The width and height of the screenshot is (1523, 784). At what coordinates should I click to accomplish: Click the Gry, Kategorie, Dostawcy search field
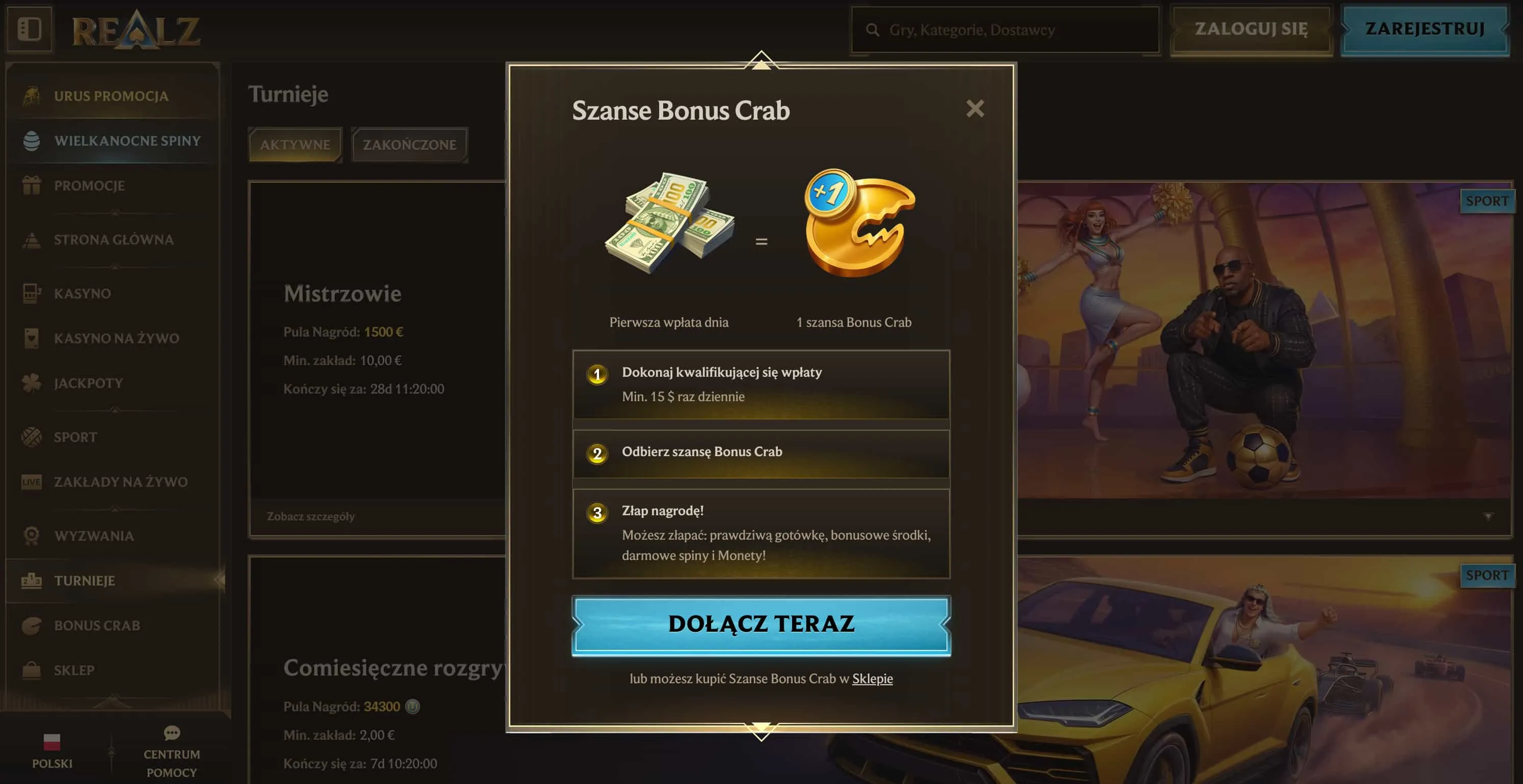(1004, 30)
